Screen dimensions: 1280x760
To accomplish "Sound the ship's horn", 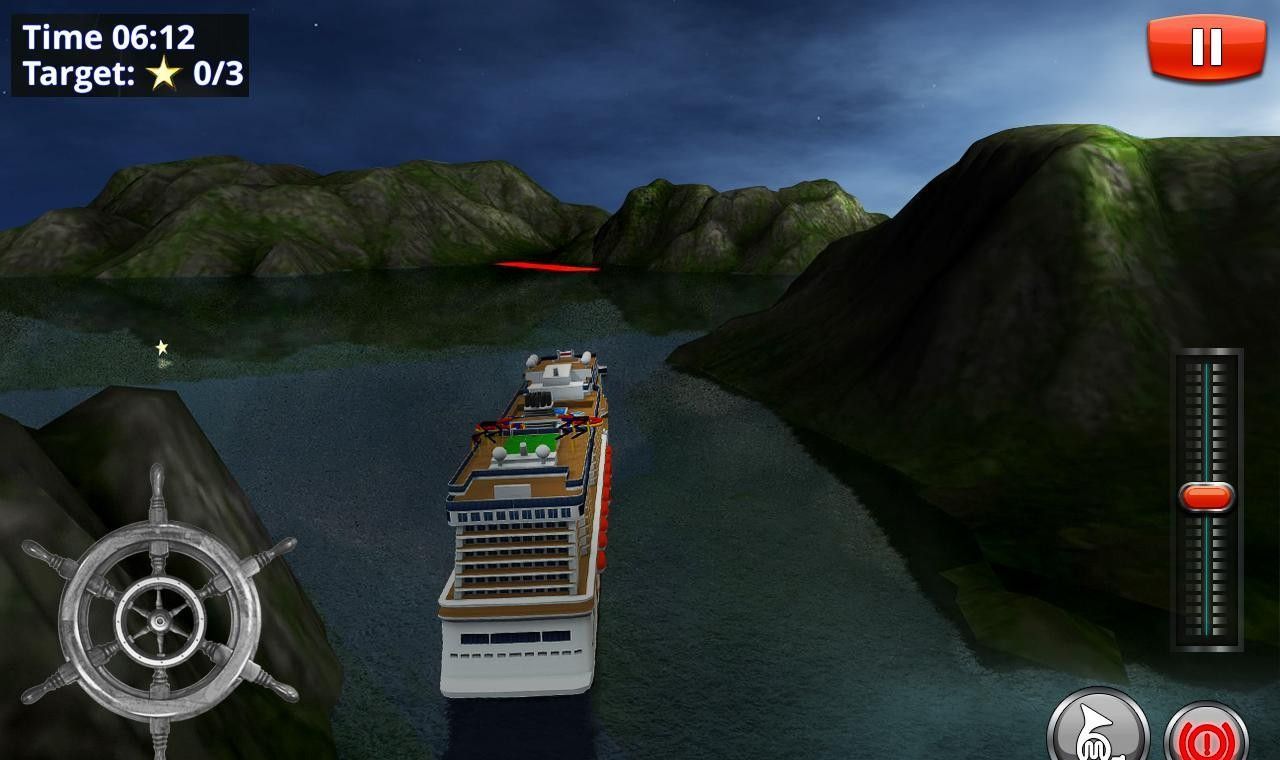I will coord(1097,730).
